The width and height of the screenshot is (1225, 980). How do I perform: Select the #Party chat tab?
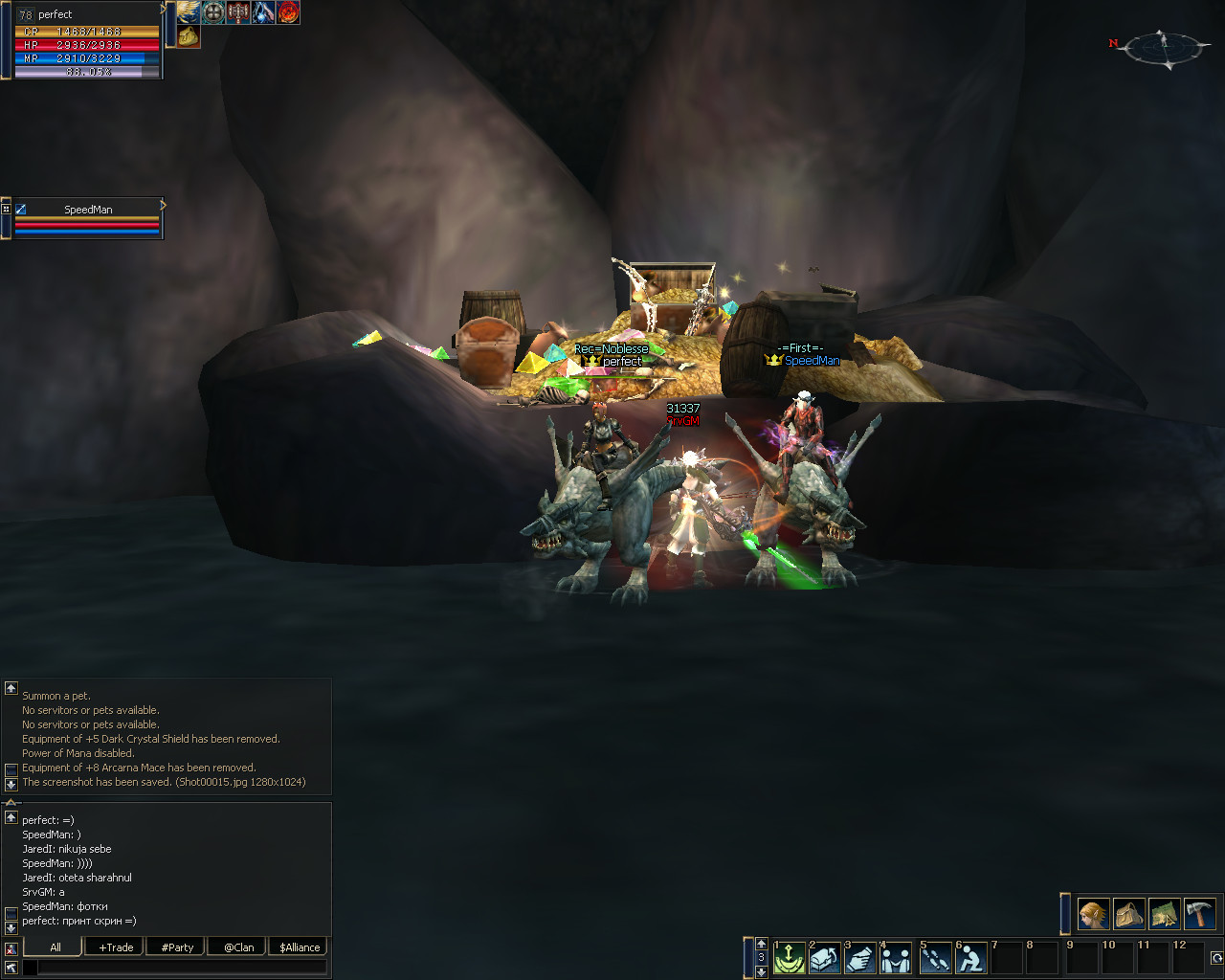click(x=177, y=947)
